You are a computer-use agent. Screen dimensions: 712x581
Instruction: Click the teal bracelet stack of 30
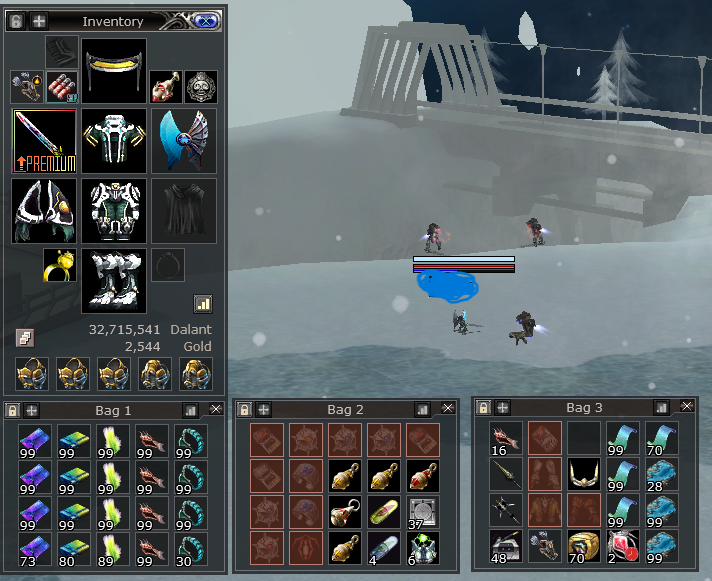pyautogui.click(x=190, y=546)
